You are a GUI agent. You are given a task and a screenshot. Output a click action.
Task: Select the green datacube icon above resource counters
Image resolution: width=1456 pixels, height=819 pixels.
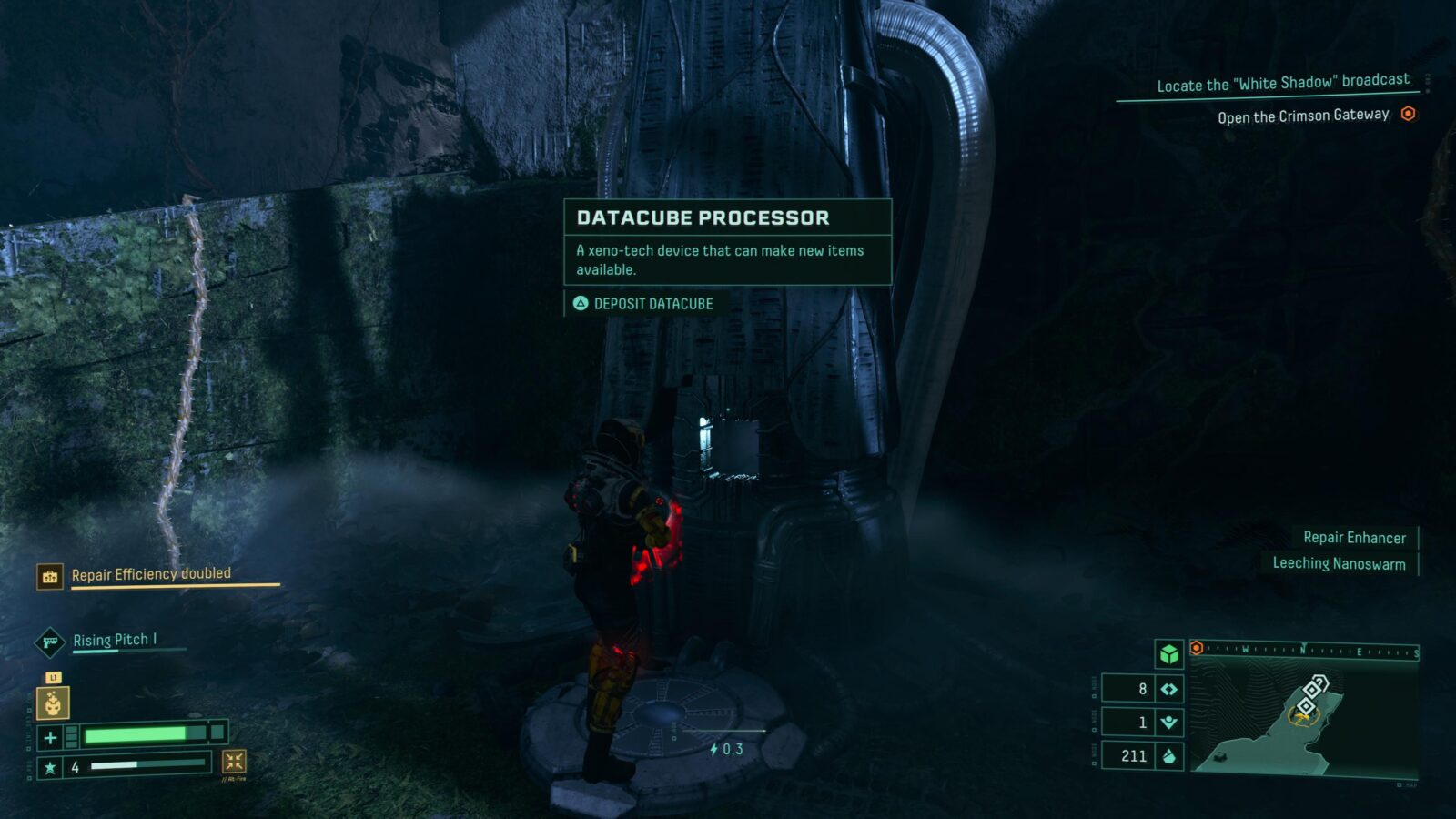[1168, 654]
